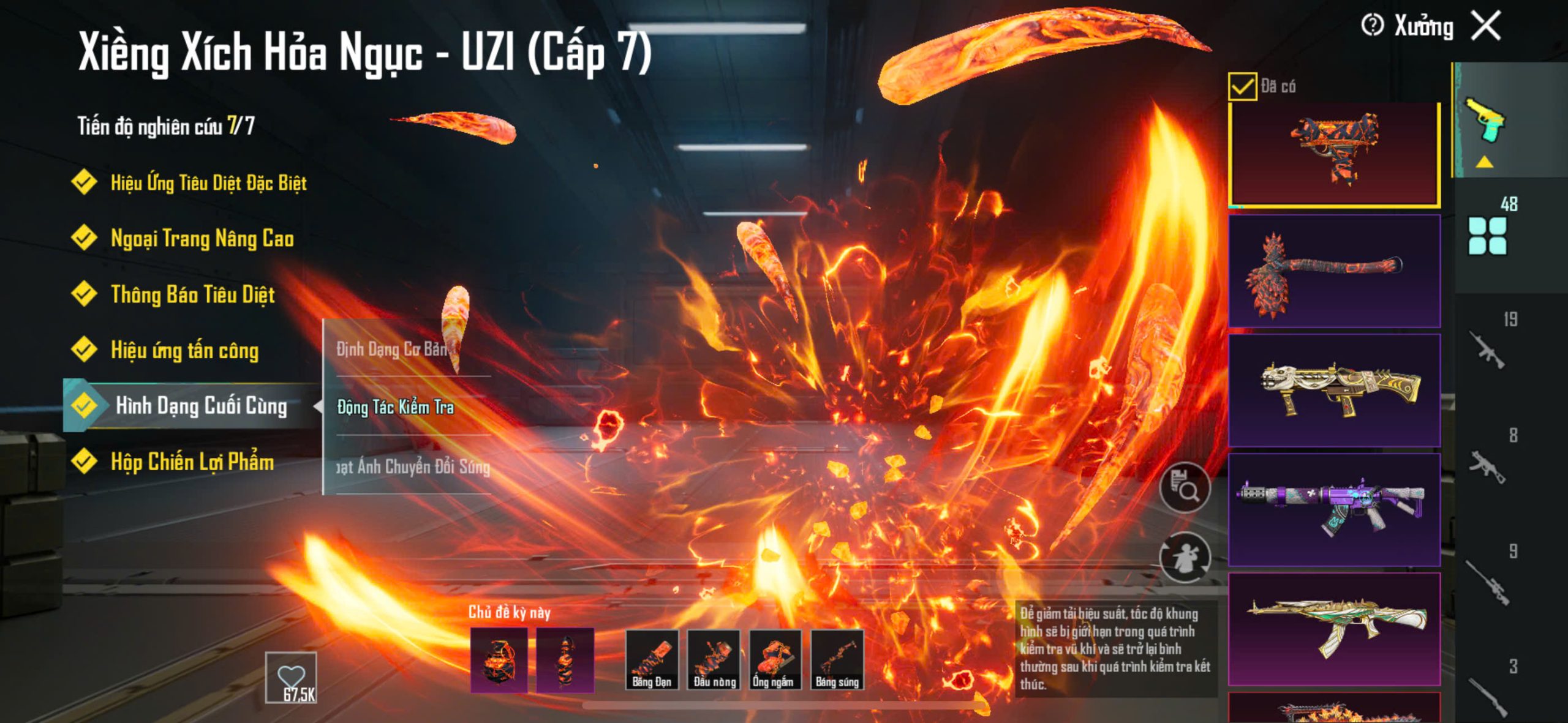The width and height of the screenshot is (1568, 723).
Task: Toggle the Đã có owned filter checkbox
Action: point(1242,86)
